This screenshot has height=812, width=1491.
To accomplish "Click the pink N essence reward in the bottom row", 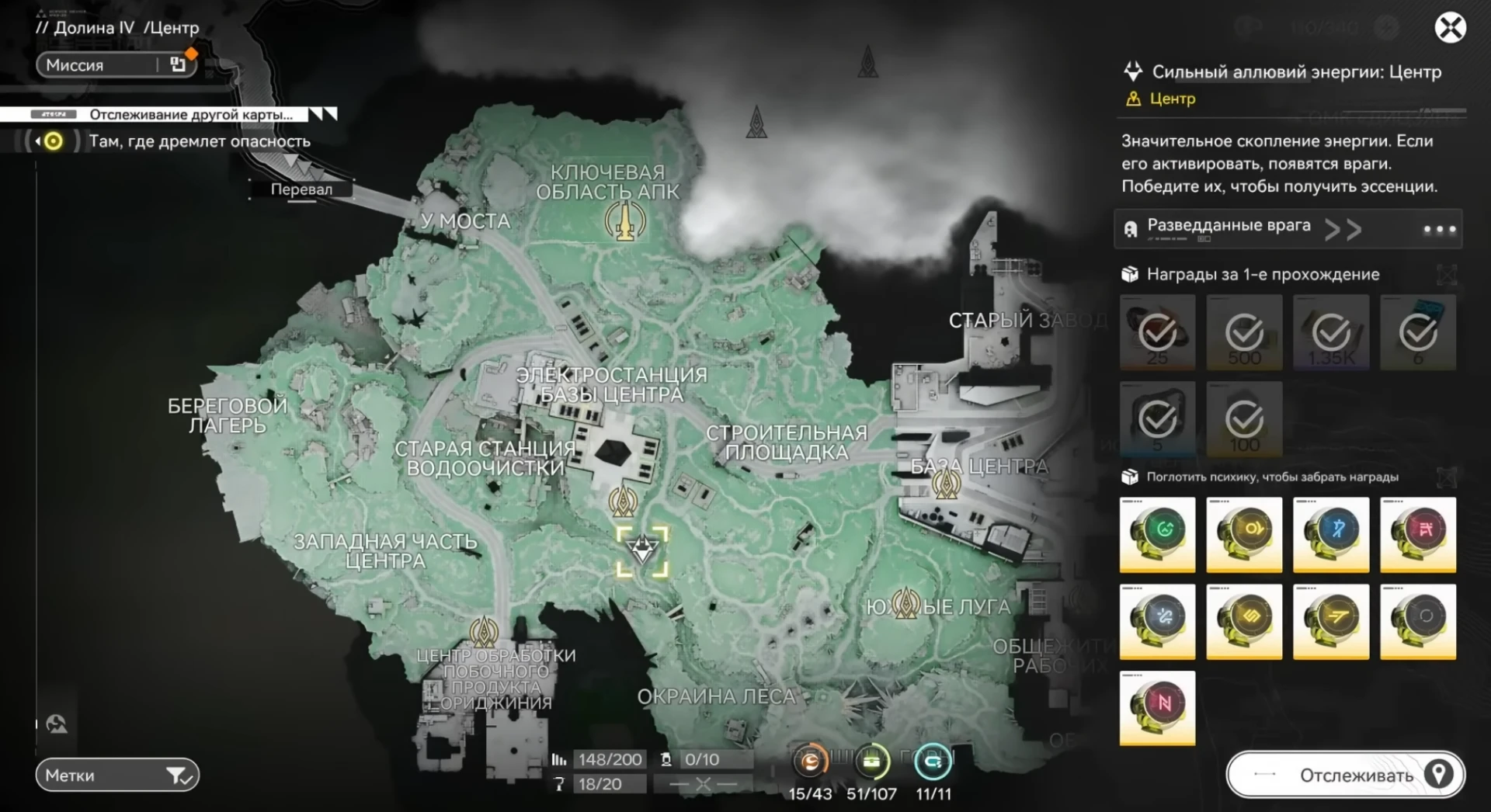I will [x=1157, y=707].
